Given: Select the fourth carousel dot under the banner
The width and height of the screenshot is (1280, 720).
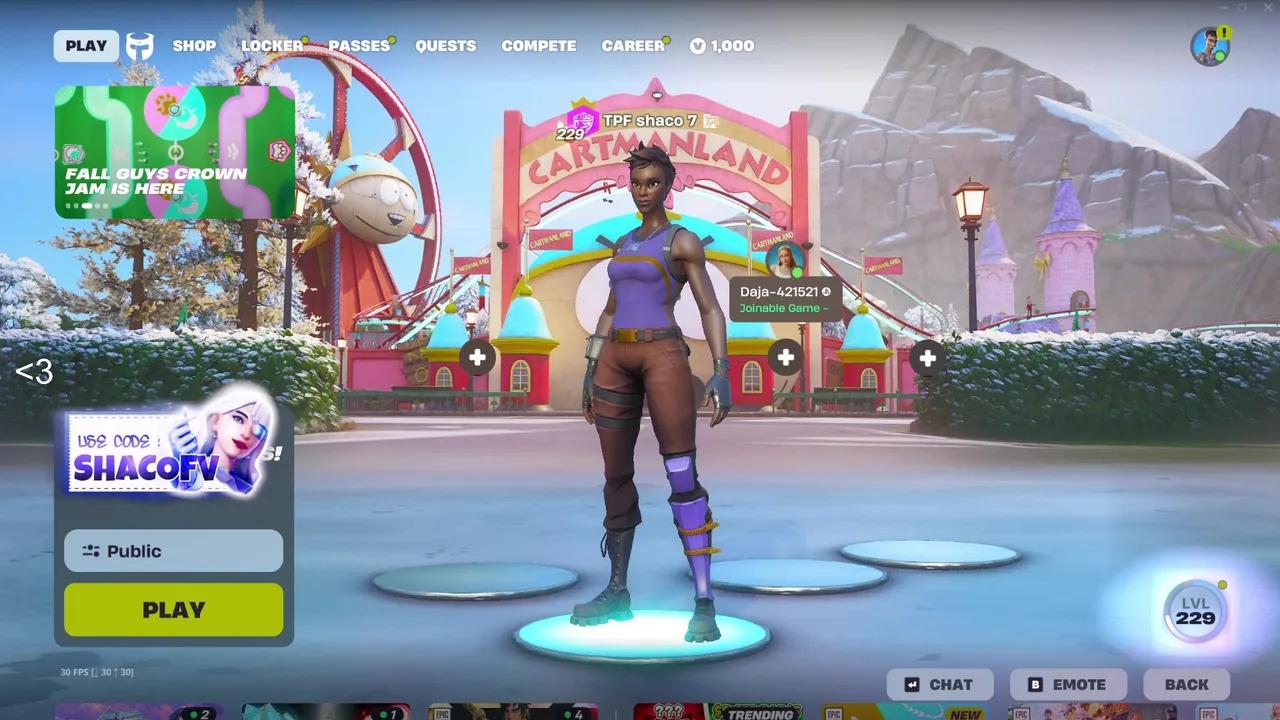Looking at the screenshot, I should pyautogui.click(x=96, y=205).
